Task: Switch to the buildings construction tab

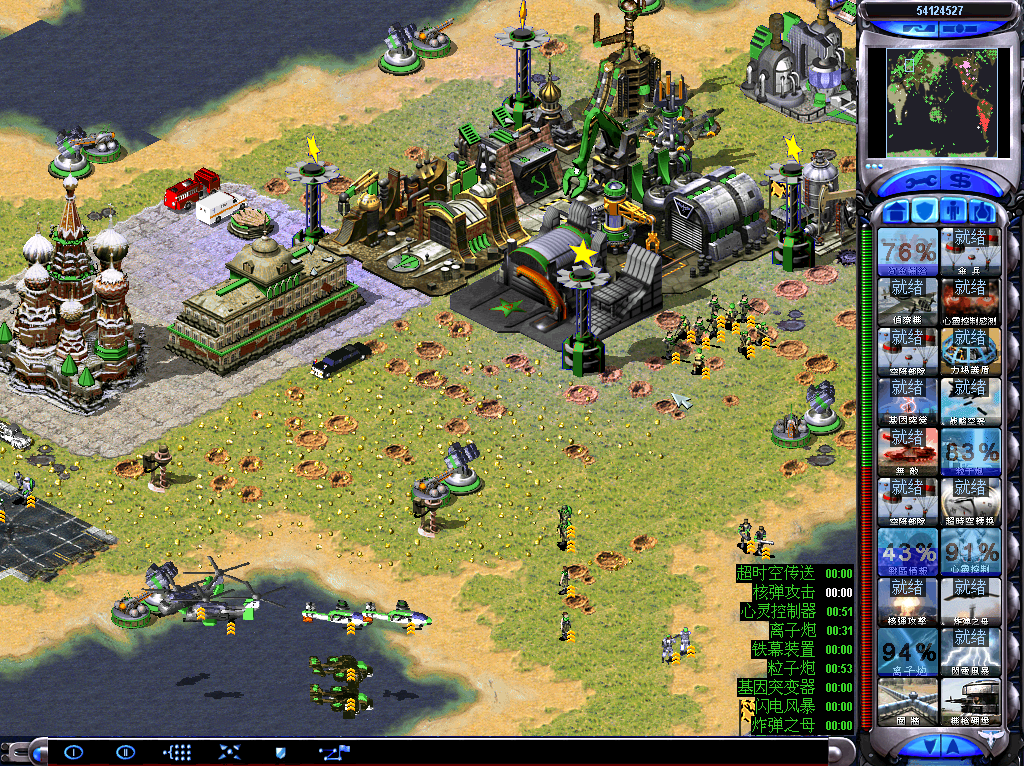Action: click(897, 212)
